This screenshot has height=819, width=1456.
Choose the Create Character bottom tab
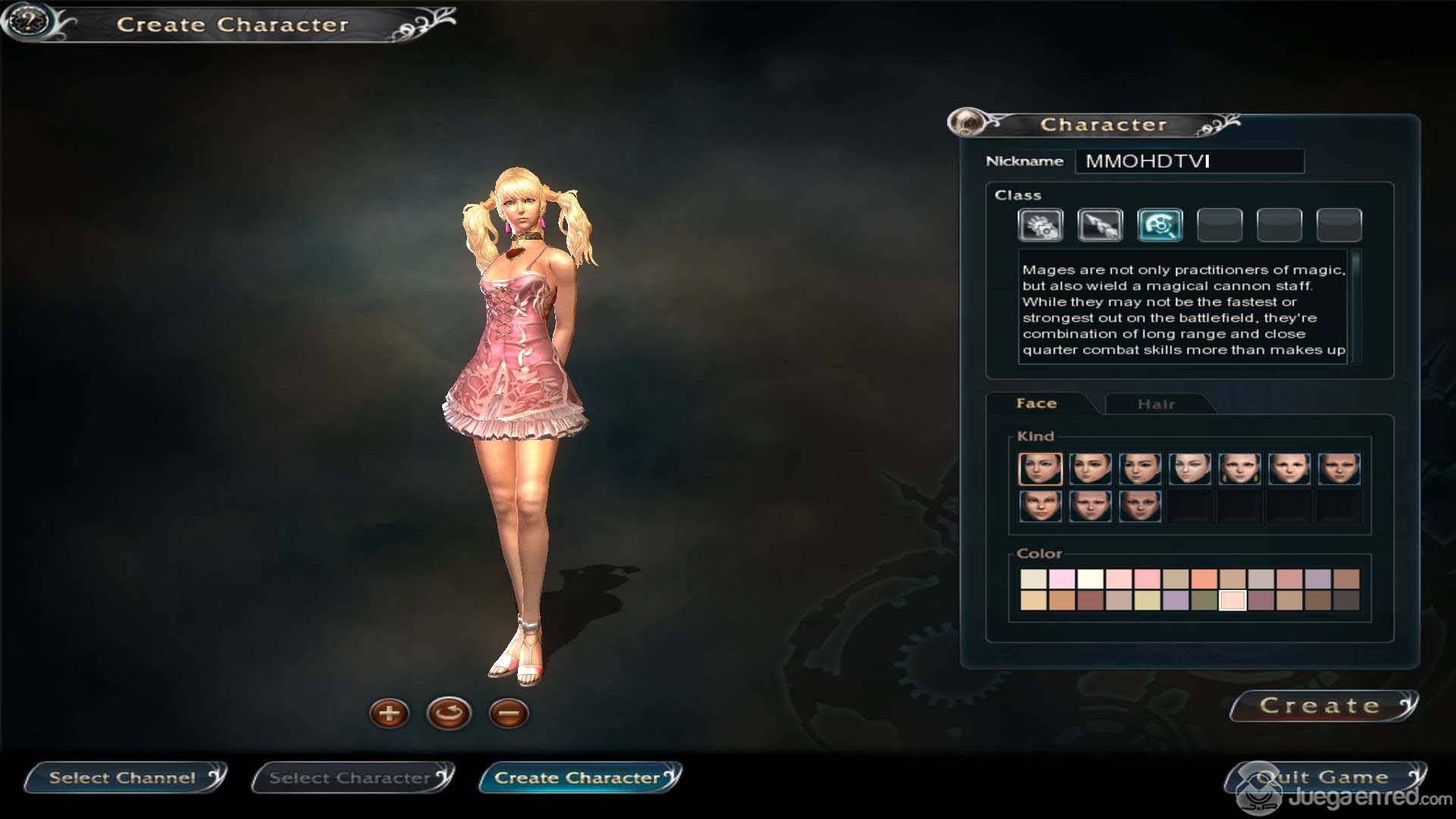[578, 777]
